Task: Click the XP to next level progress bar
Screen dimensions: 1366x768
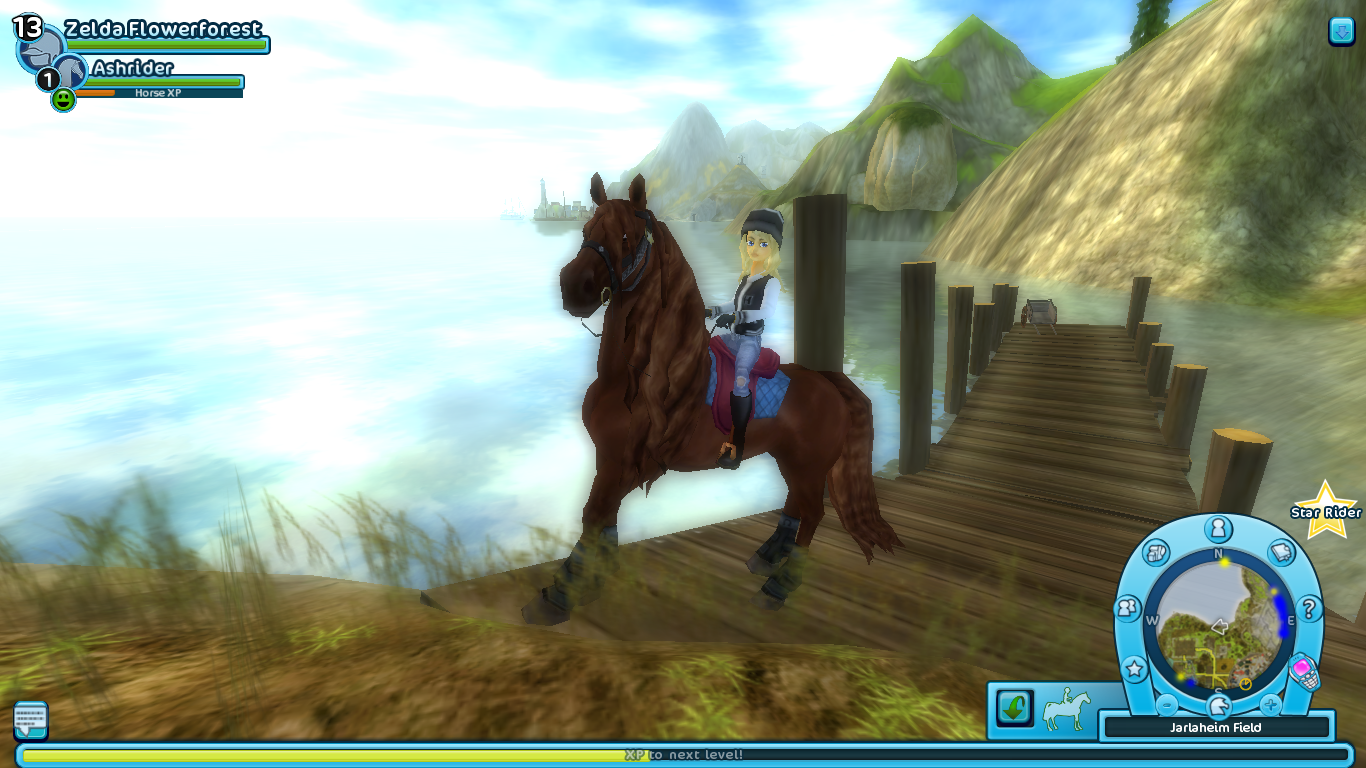Action: (683, 756)
